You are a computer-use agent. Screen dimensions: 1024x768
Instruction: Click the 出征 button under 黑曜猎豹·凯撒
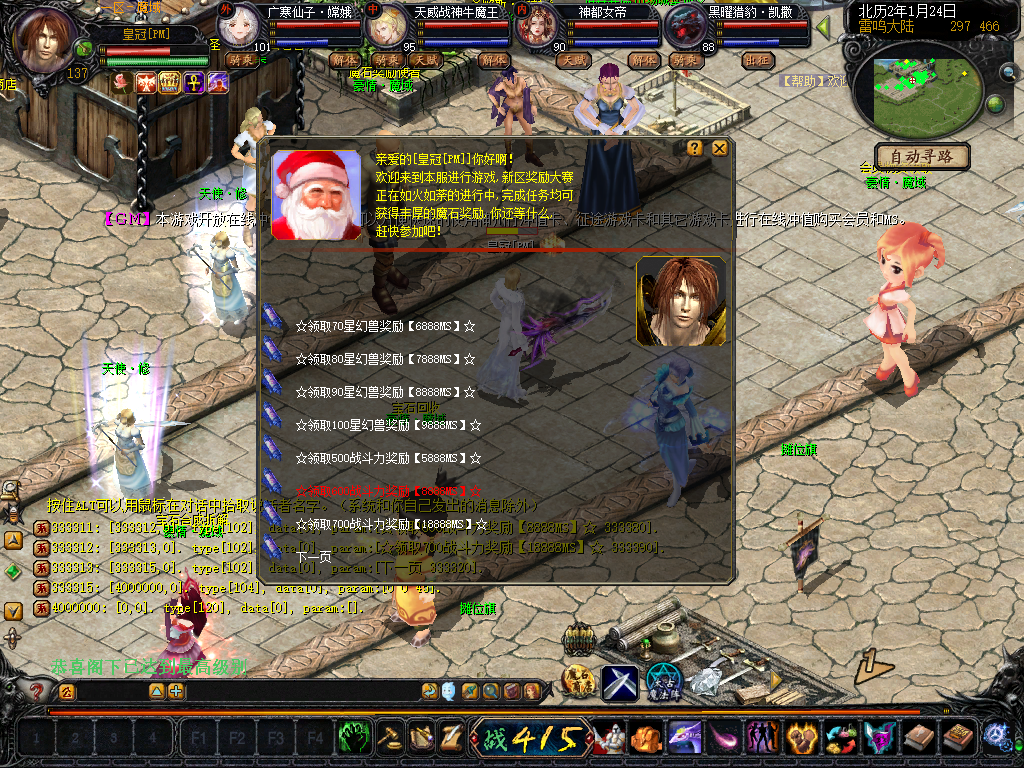click(758, 60)
